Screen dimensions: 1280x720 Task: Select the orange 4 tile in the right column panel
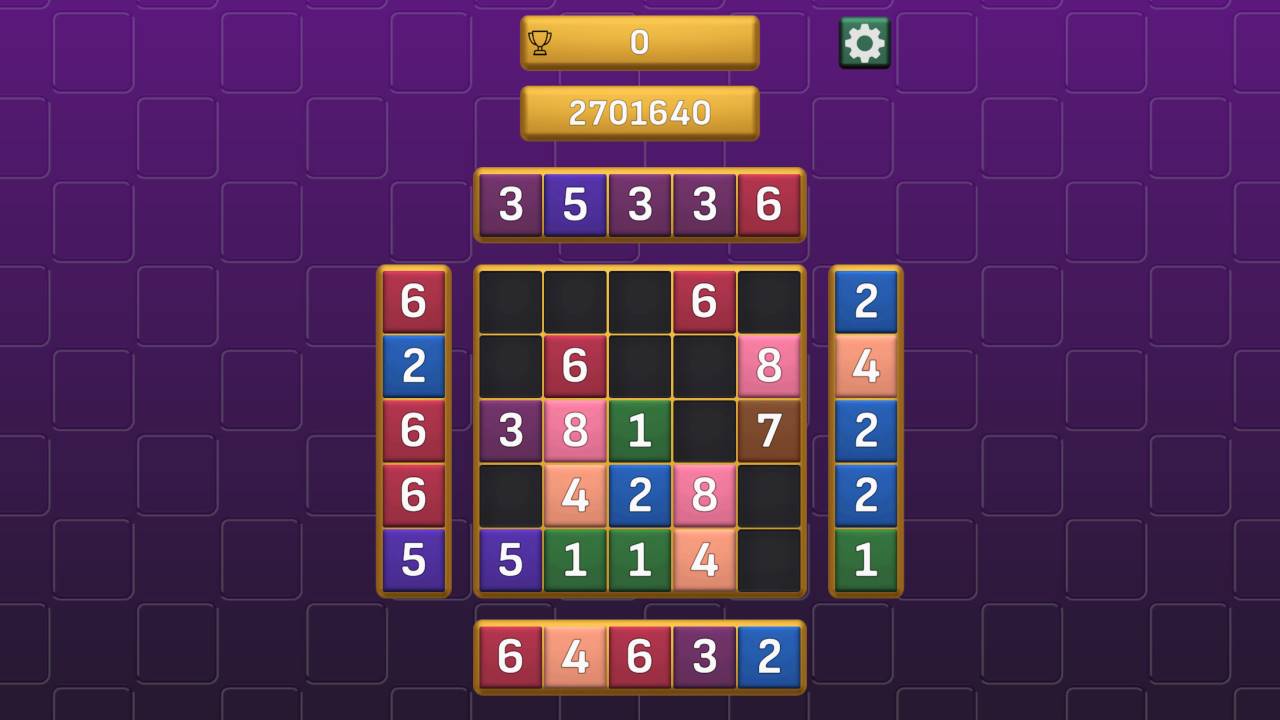pos(864,367)
